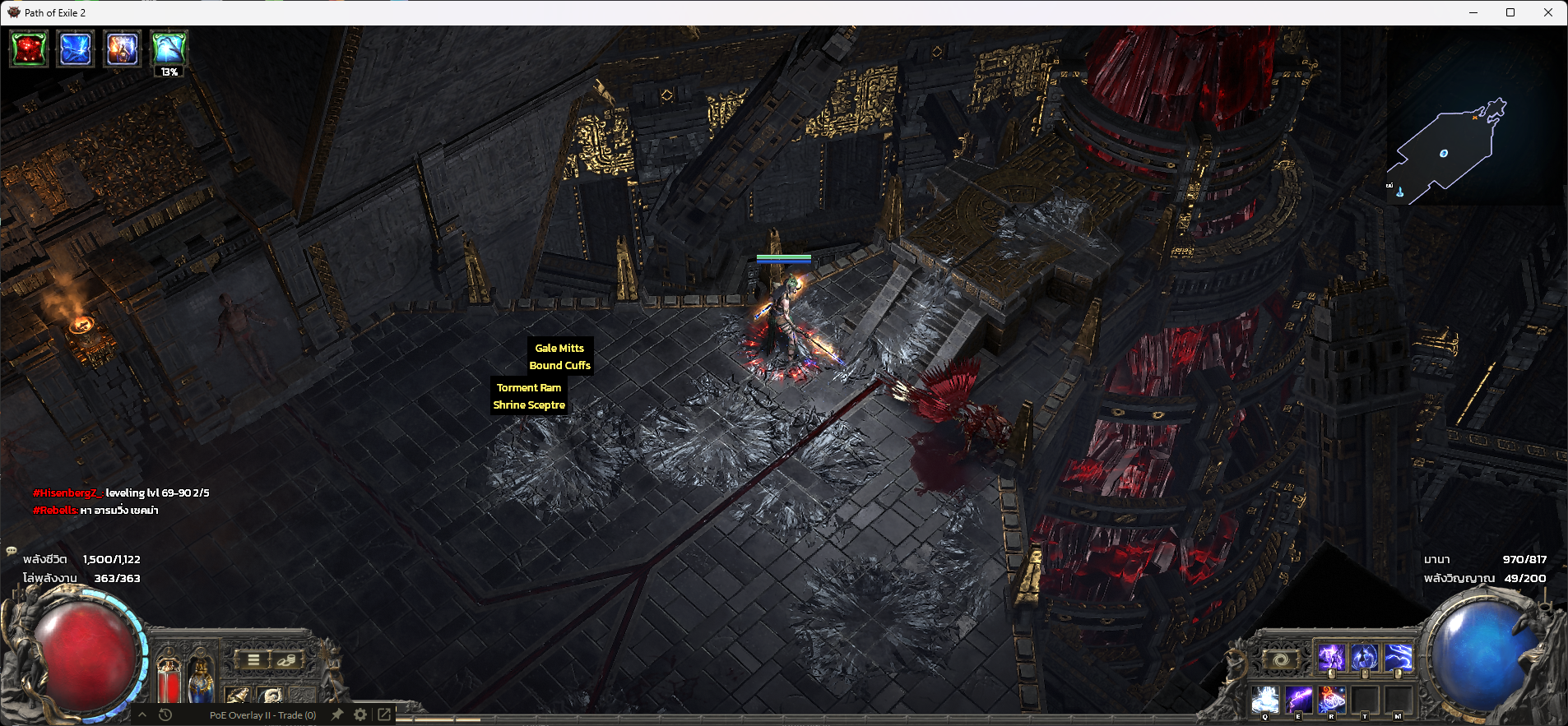Pin the PoE Overlay trade bar
The width and height of the screenshot is (1568, 726).
(337, 714)
